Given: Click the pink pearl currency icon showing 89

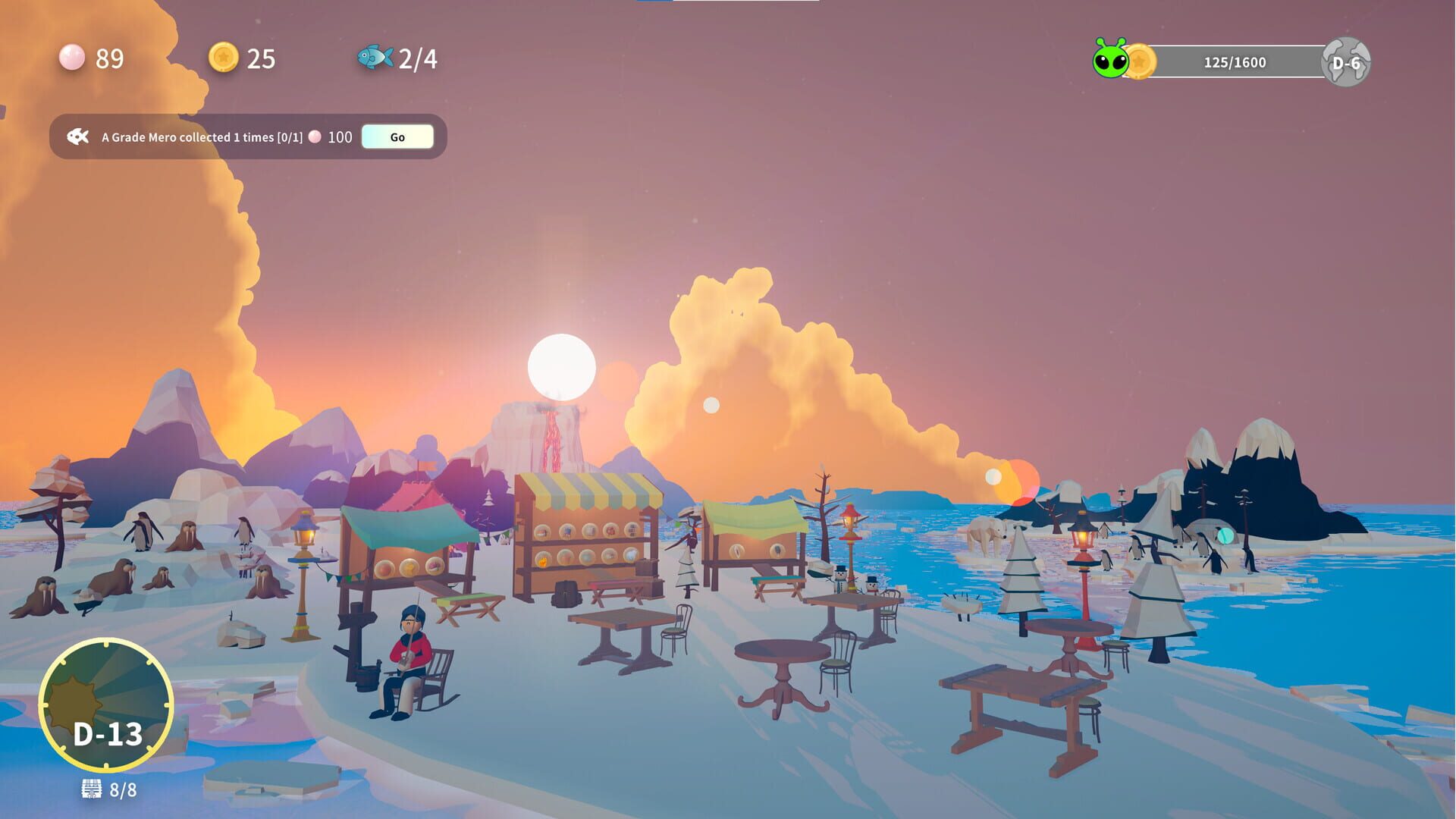Looking at the screenshot, I should 72,58.
